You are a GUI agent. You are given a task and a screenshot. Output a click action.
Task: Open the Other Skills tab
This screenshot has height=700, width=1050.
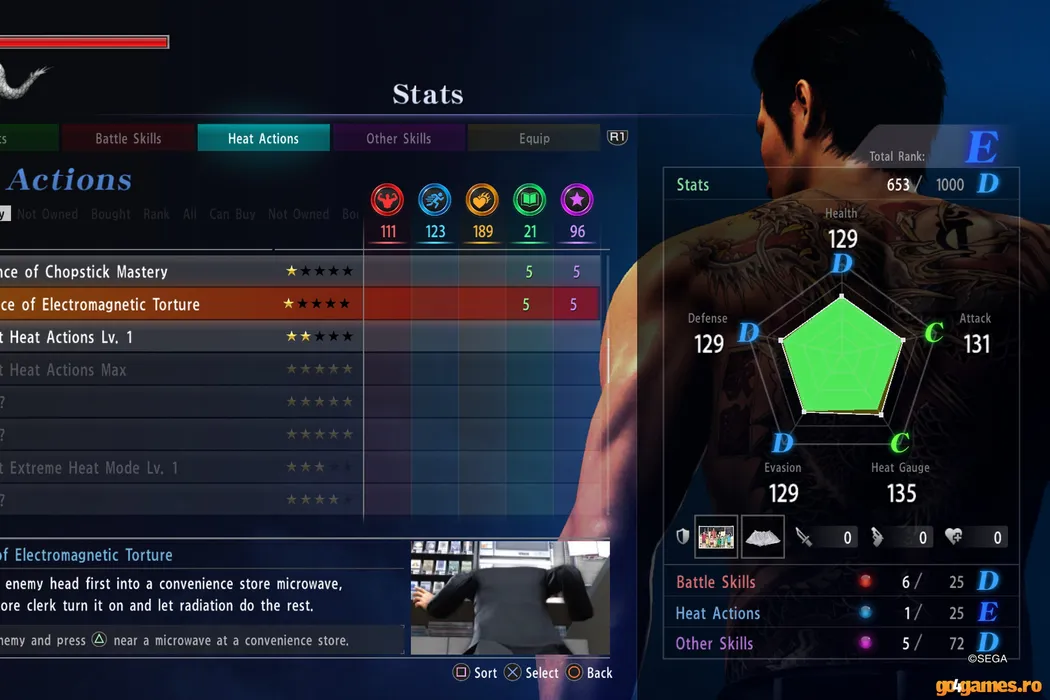tap(398, 138)
